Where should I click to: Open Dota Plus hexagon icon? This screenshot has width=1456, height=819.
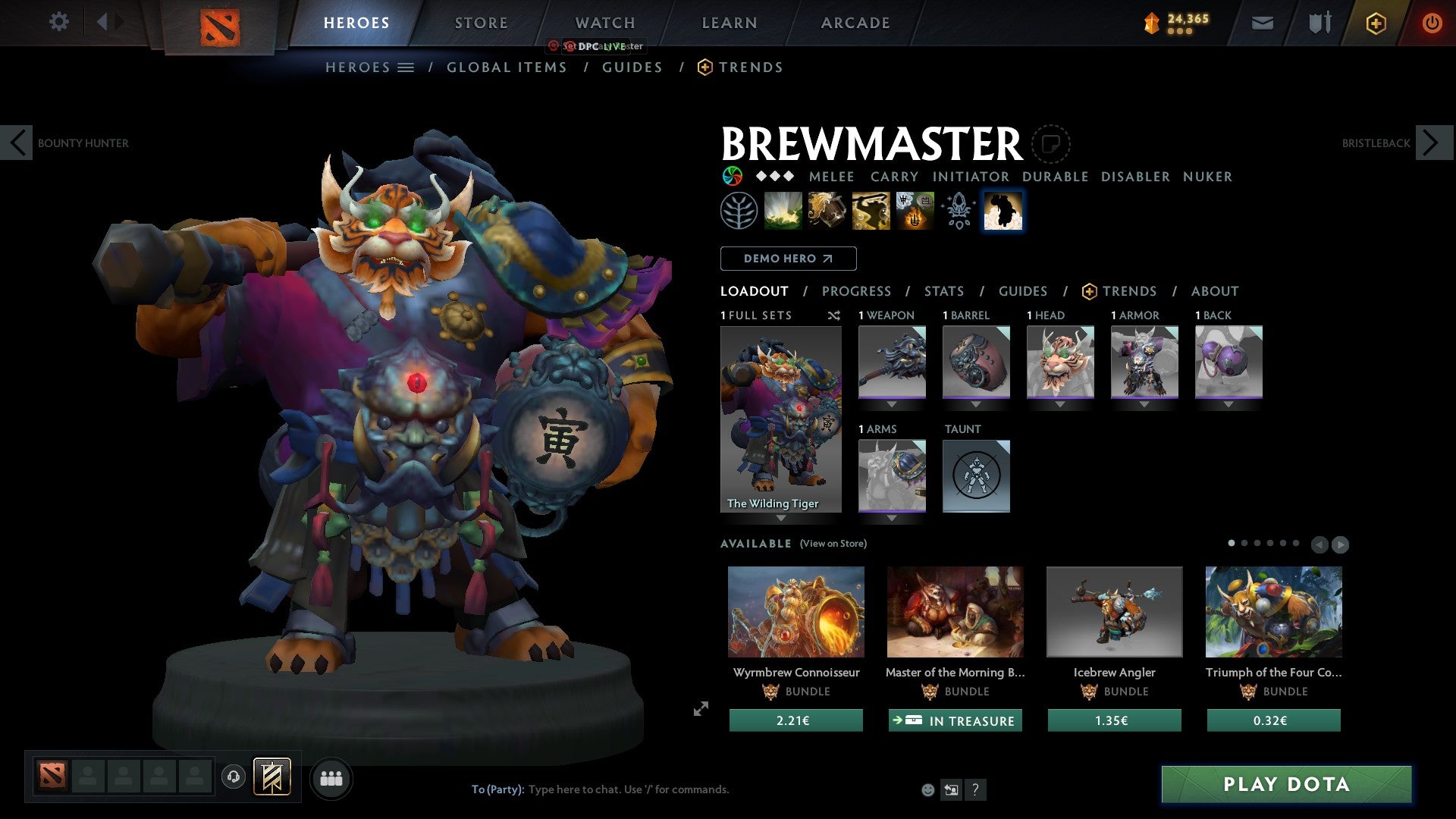(1375, 23)
